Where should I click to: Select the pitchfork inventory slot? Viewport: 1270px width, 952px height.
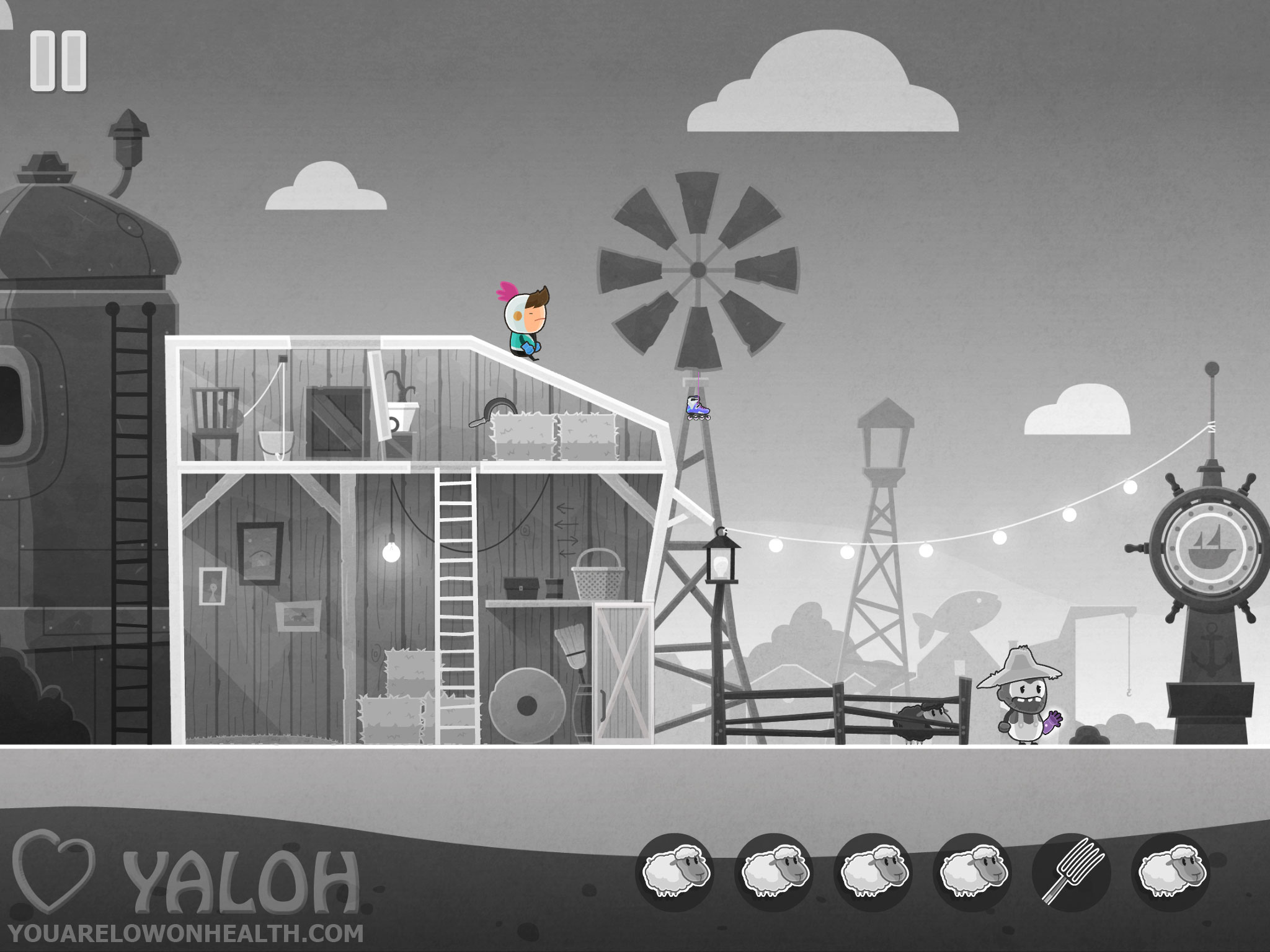[x=1070, y=871]
